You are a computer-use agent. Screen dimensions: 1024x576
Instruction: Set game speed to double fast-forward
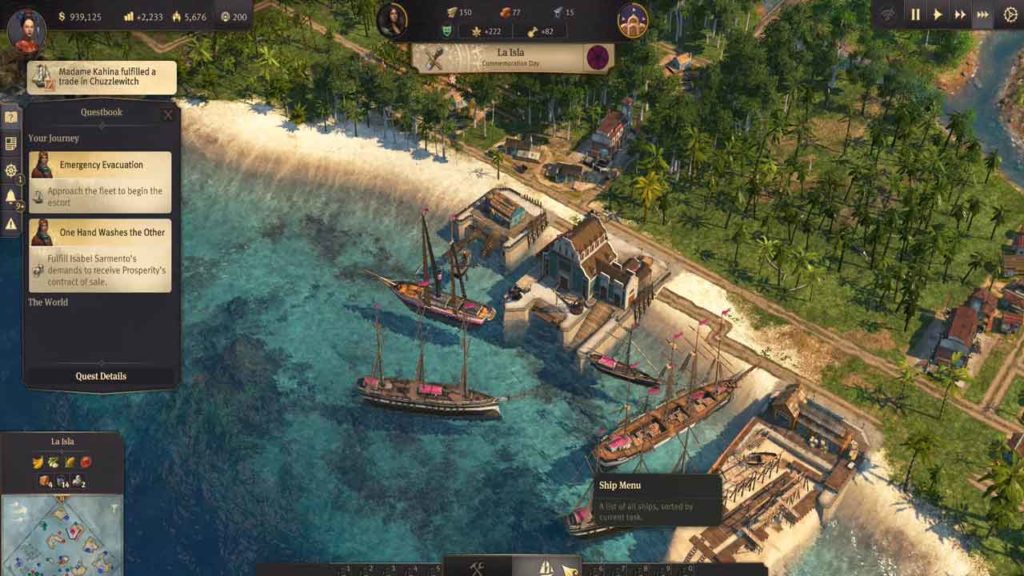coord(960,15)
